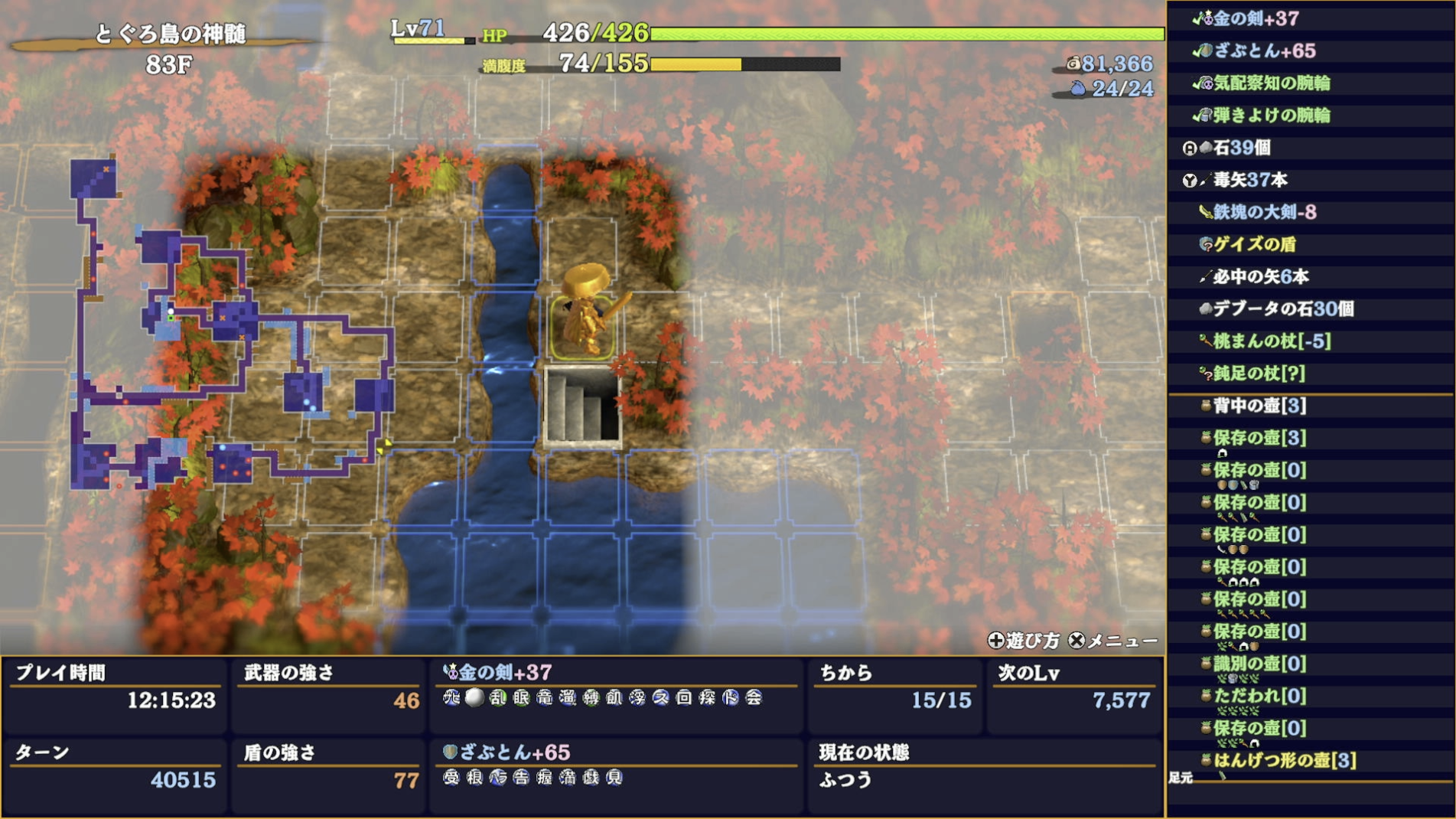Select the 金の剣+37 inventory entry
The image size is (1456, 819).
1255,18
